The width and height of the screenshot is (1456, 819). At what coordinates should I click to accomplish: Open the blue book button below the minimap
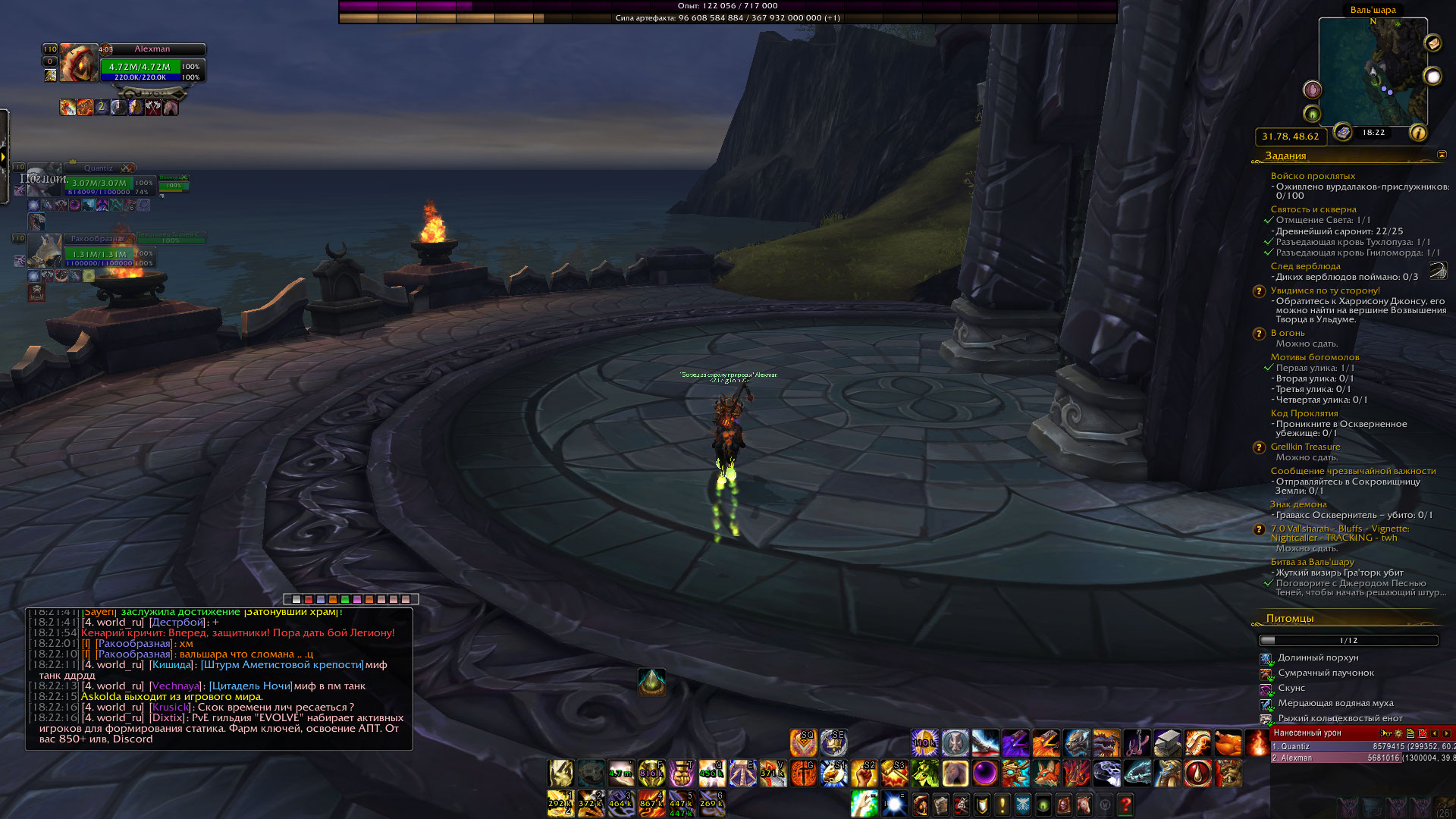coord(1343,133)
